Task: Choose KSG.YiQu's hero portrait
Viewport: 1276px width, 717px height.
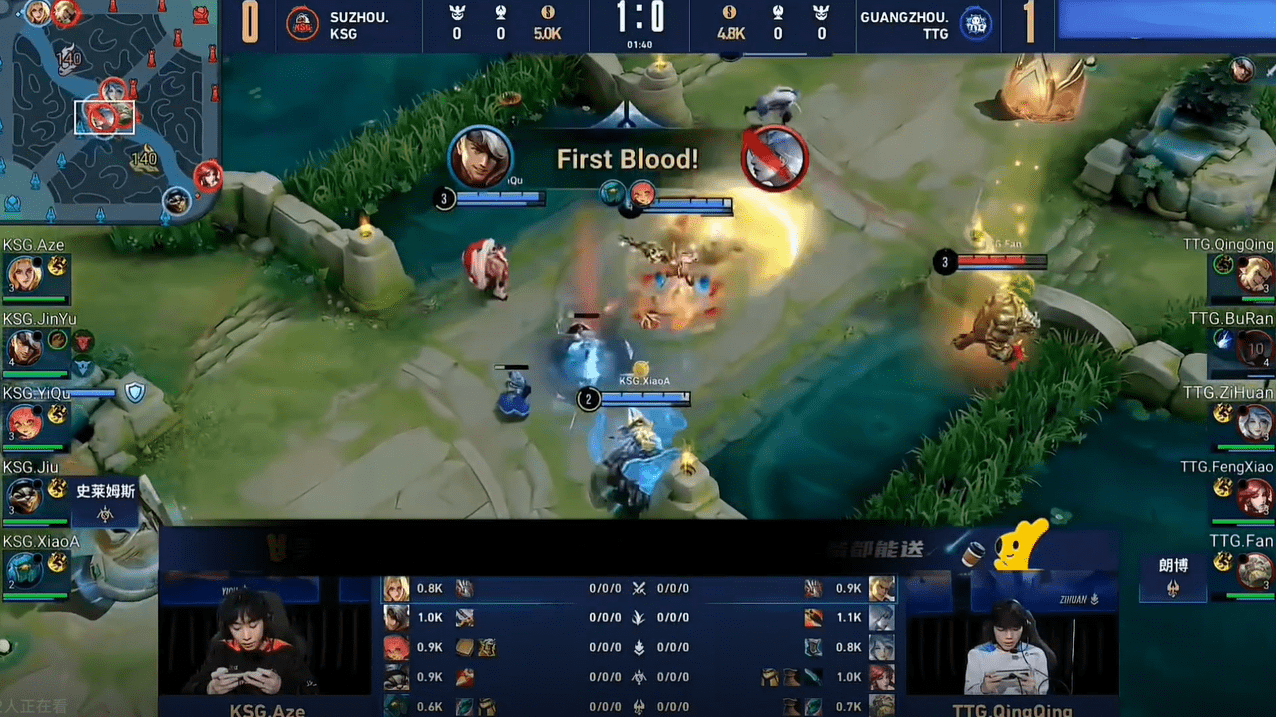Action: click(x=22, y=422)
